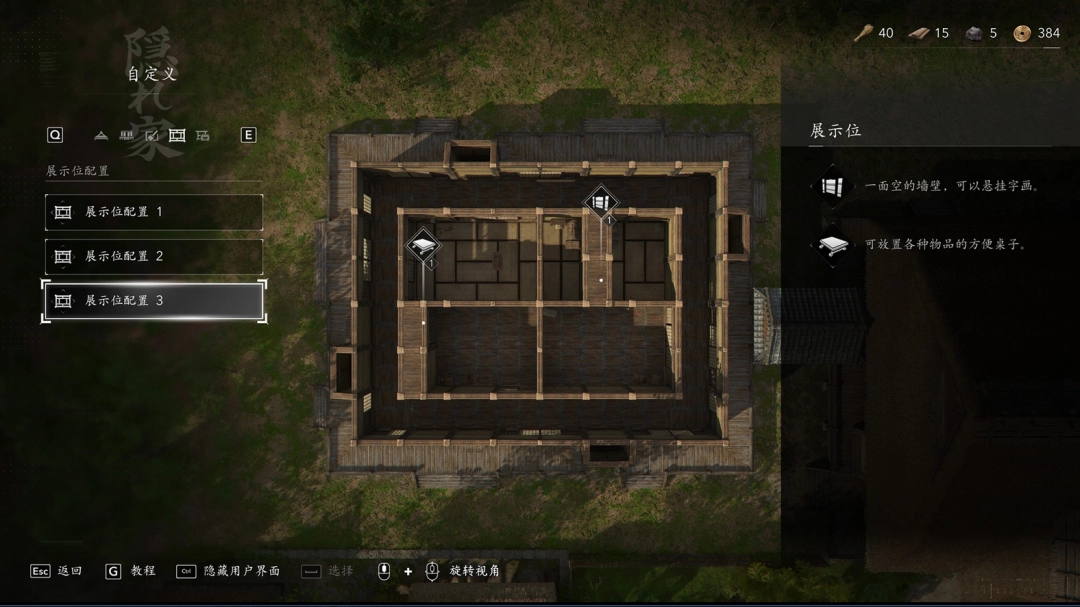
Task: Hide the interface via 隐藏用户界面
Action: pos(229,571)
